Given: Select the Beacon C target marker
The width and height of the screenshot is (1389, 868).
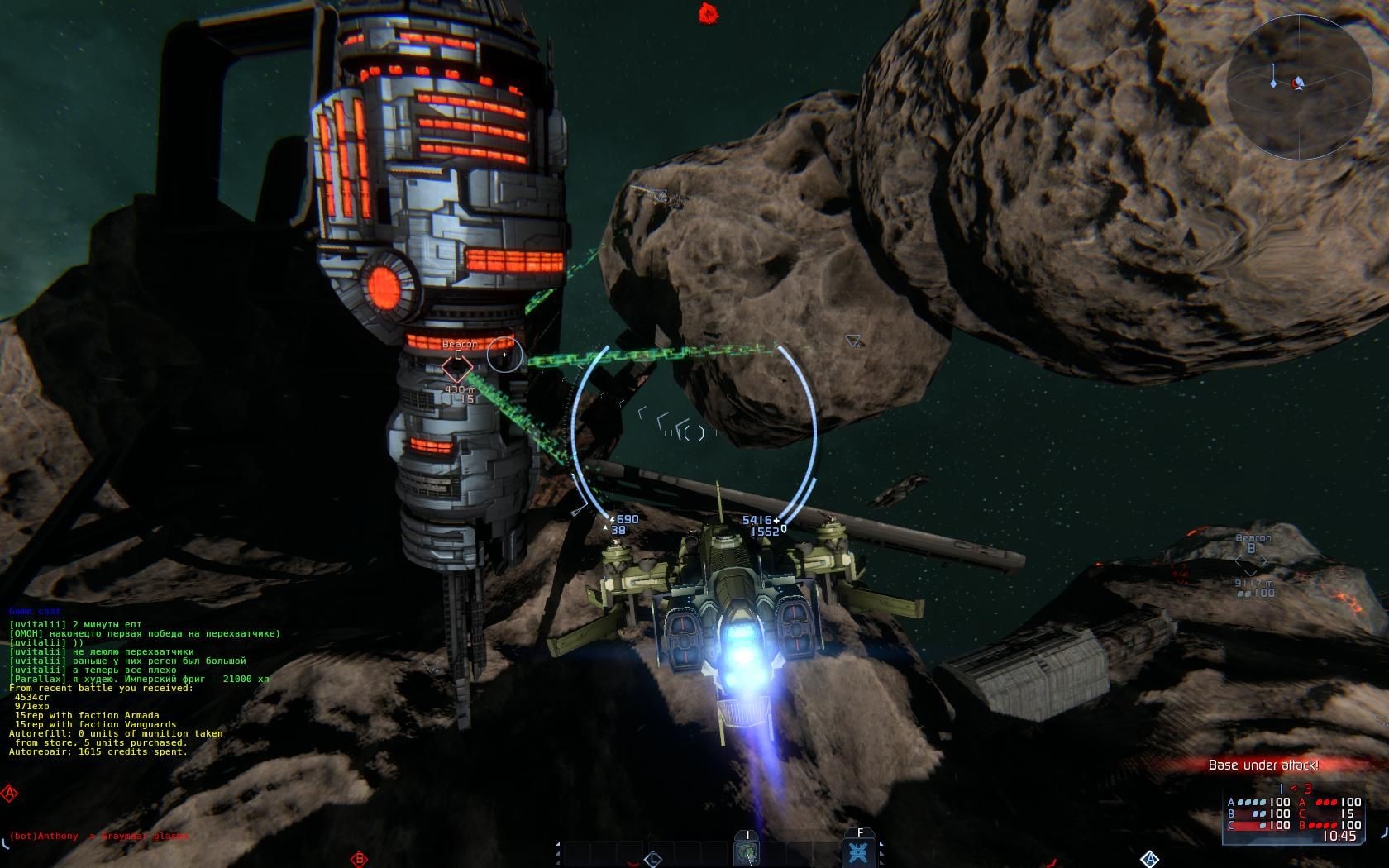Looking at the screenshot, I should 456,366.
